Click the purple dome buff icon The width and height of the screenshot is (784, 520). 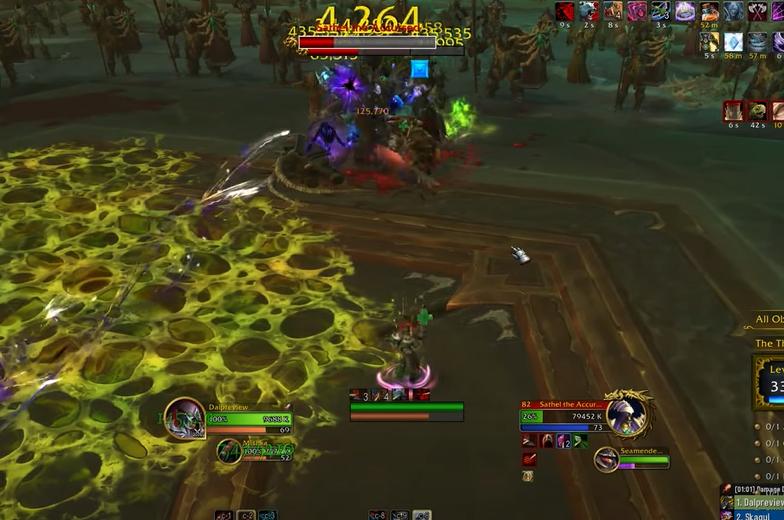pos(685,12)
